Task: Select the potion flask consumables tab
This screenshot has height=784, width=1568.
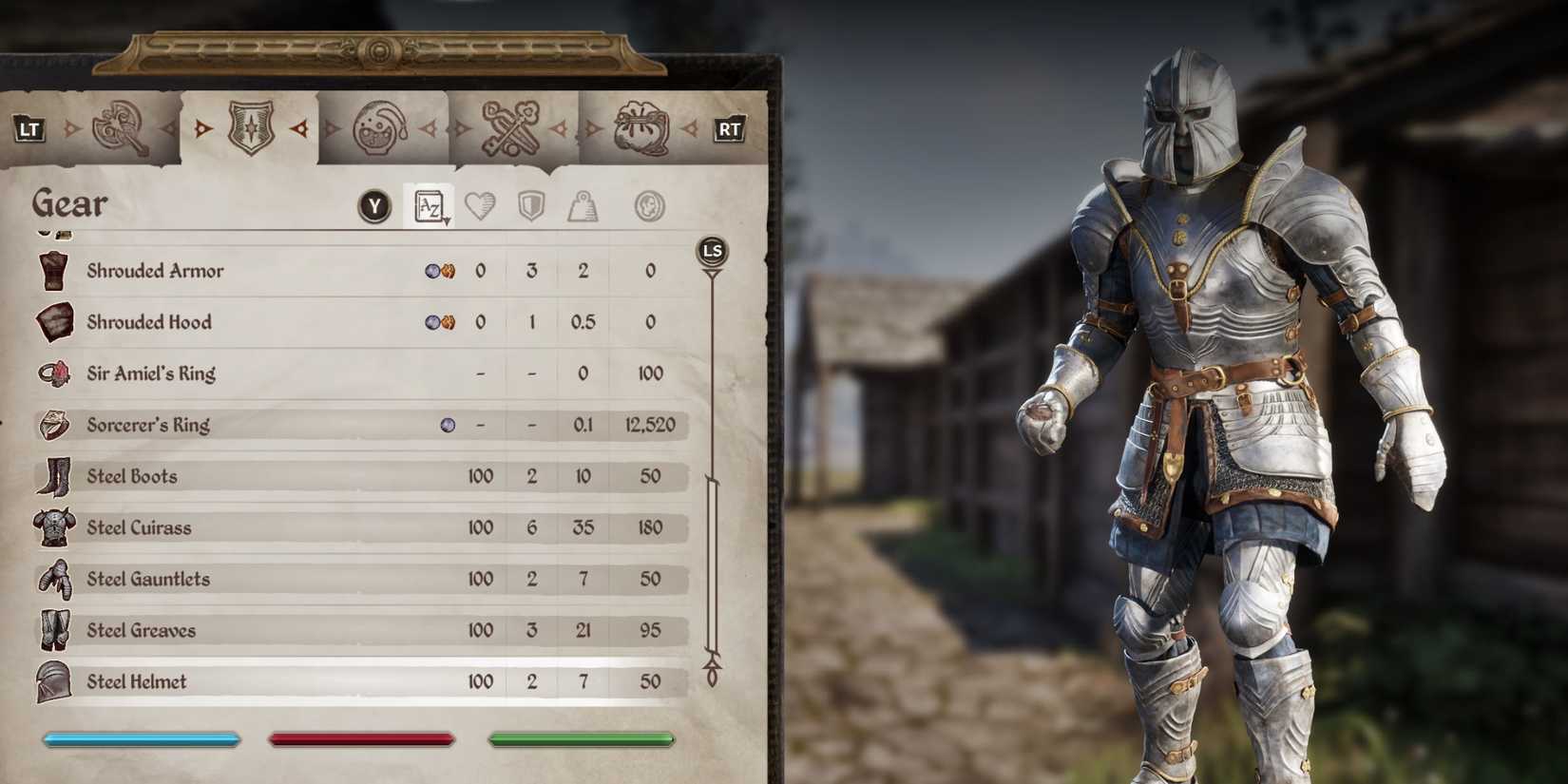Action: click(x=380, y=126)
